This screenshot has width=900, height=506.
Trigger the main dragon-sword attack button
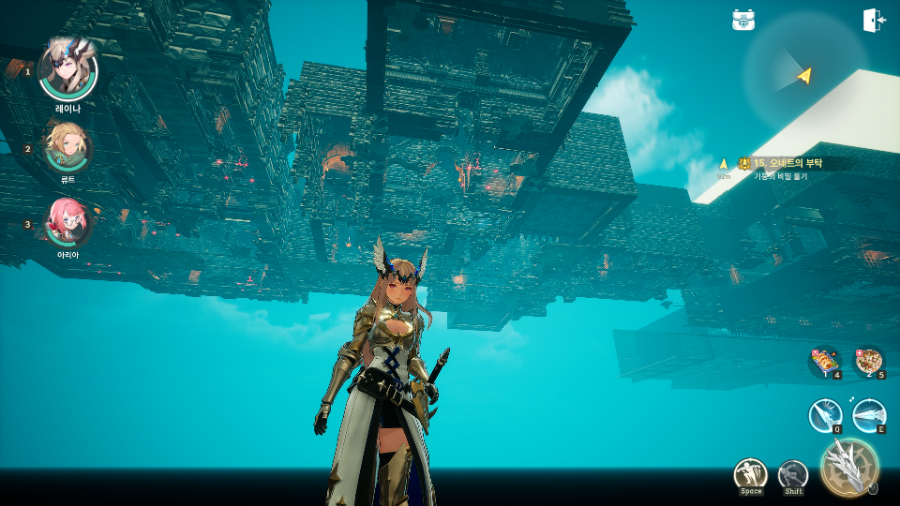(849, 466)
